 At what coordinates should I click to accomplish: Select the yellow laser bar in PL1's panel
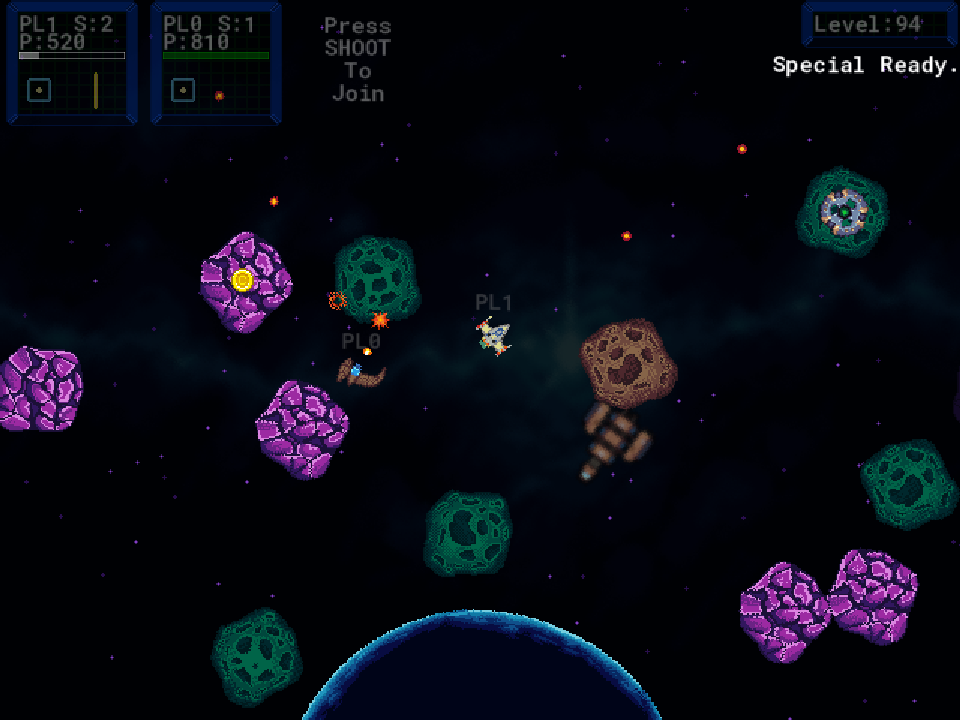point(96,90)
